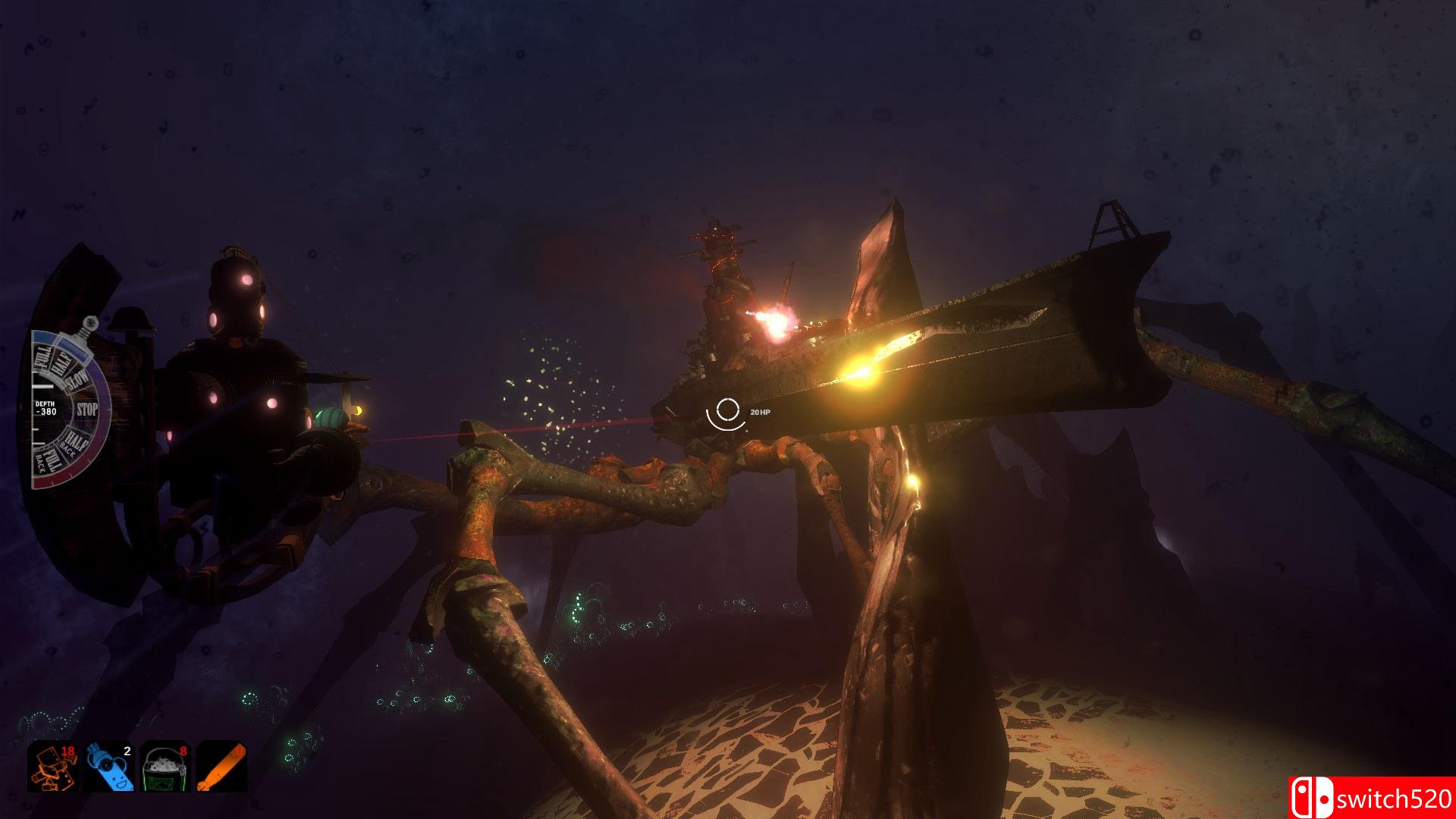Choose the blue smiling canister item
Image resolution: width=1456 pixels, height=819 pixels.
(109, 767)
